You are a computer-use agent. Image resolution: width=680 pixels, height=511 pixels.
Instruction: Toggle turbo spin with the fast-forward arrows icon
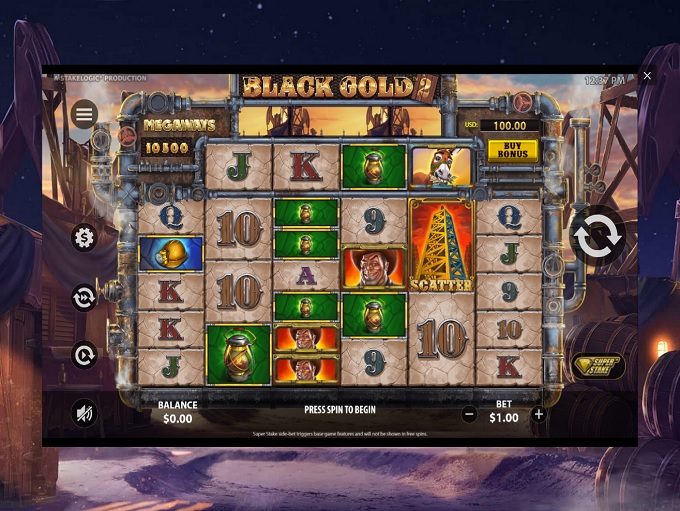pyautogui.click(x=85, y=297)
